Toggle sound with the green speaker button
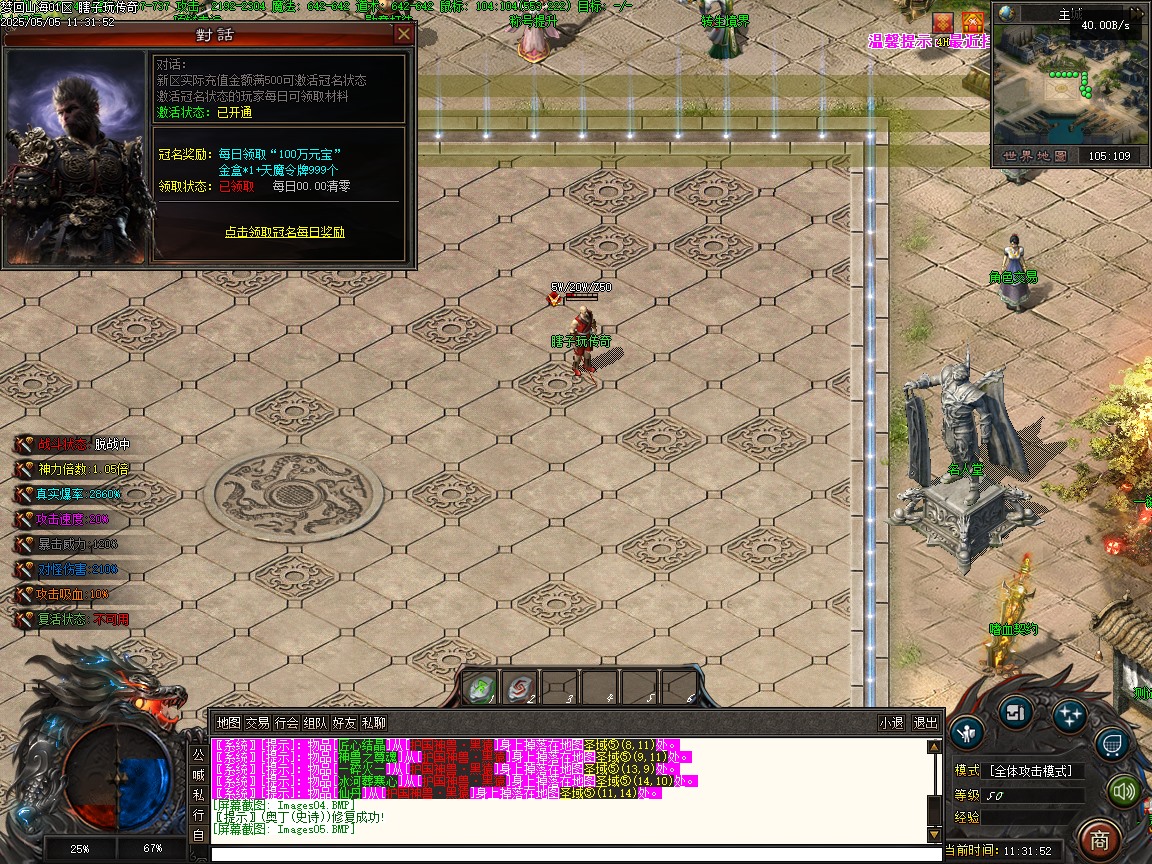The height and width of the screenshot is (864, 1152). (1125, 792)
